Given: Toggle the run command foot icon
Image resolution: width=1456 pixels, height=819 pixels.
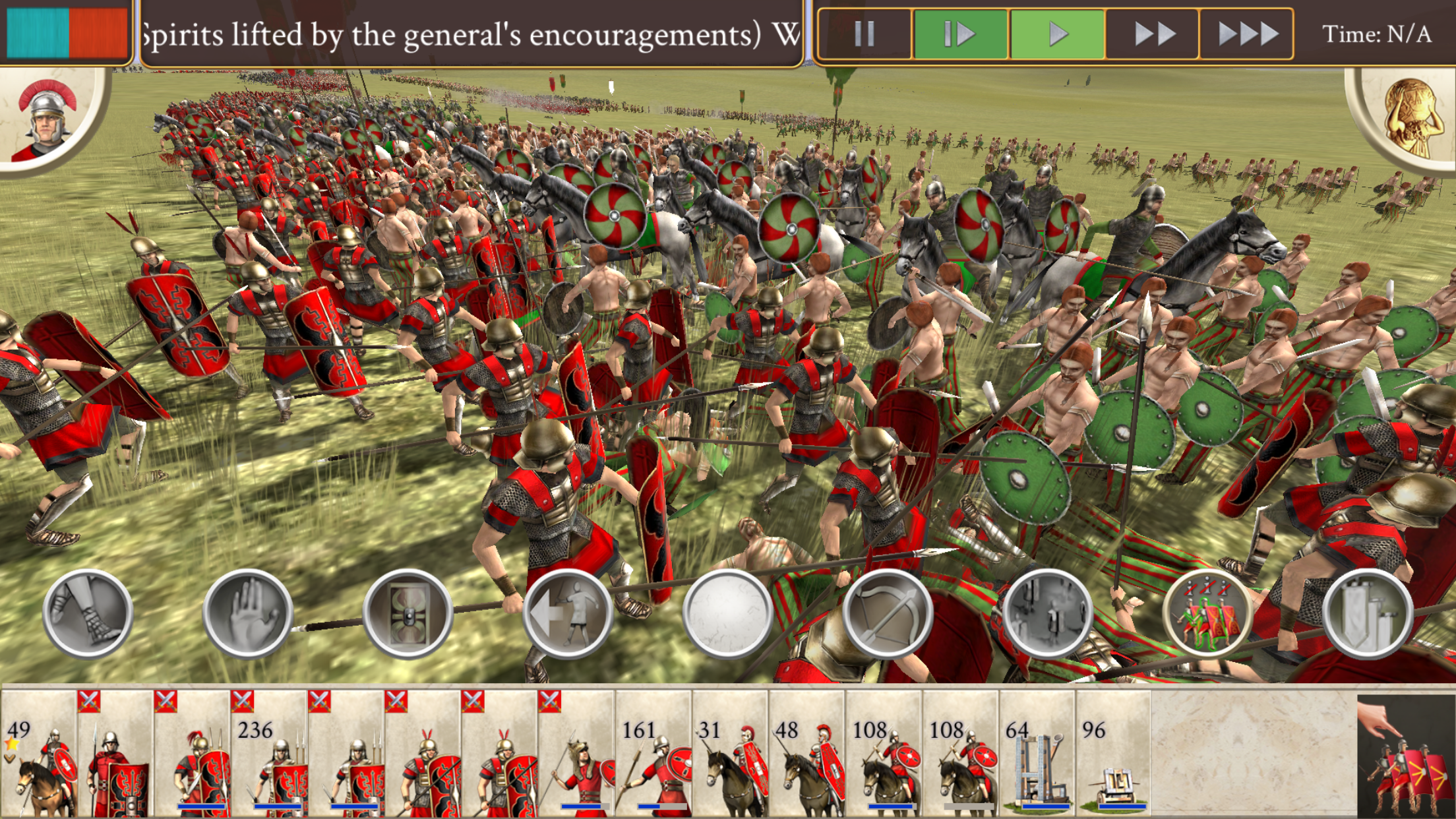Looking at the screenshot, I should pos(88,613).
